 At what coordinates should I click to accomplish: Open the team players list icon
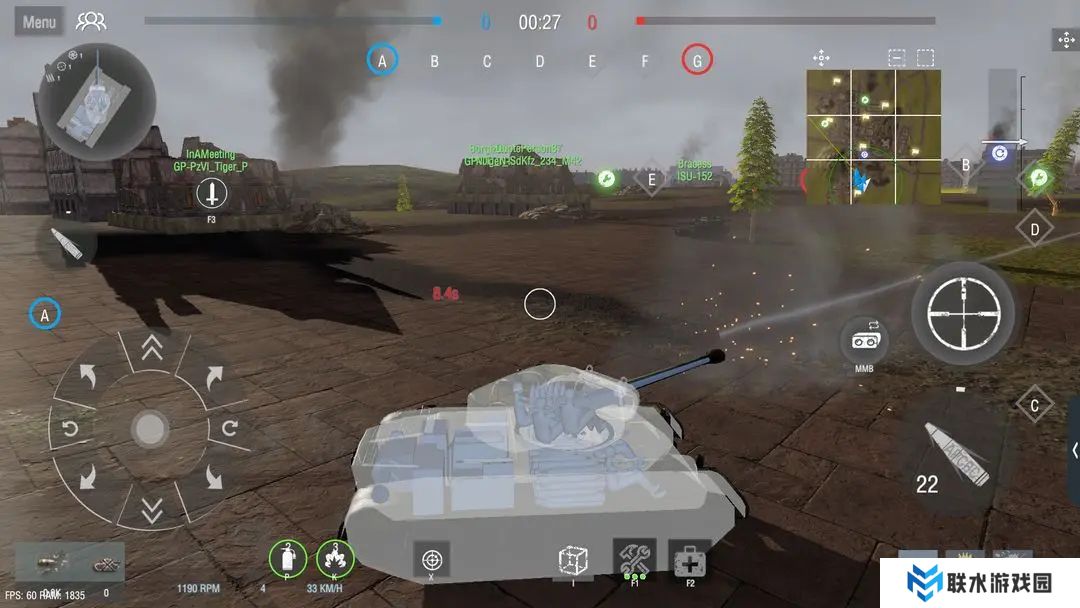point(91,21)
